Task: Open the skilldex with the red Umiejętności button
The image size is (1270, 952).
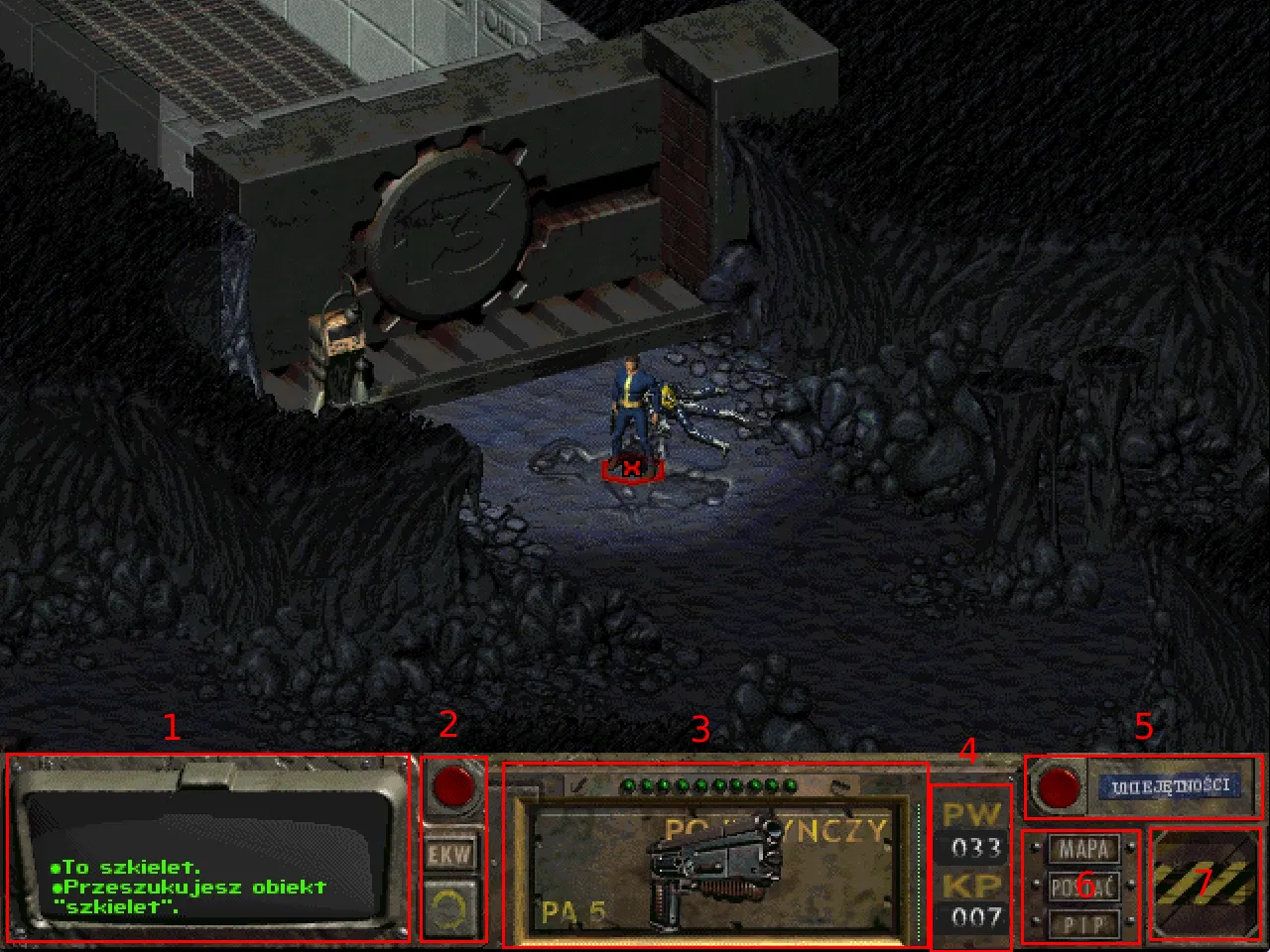Action: (1059, 787)
